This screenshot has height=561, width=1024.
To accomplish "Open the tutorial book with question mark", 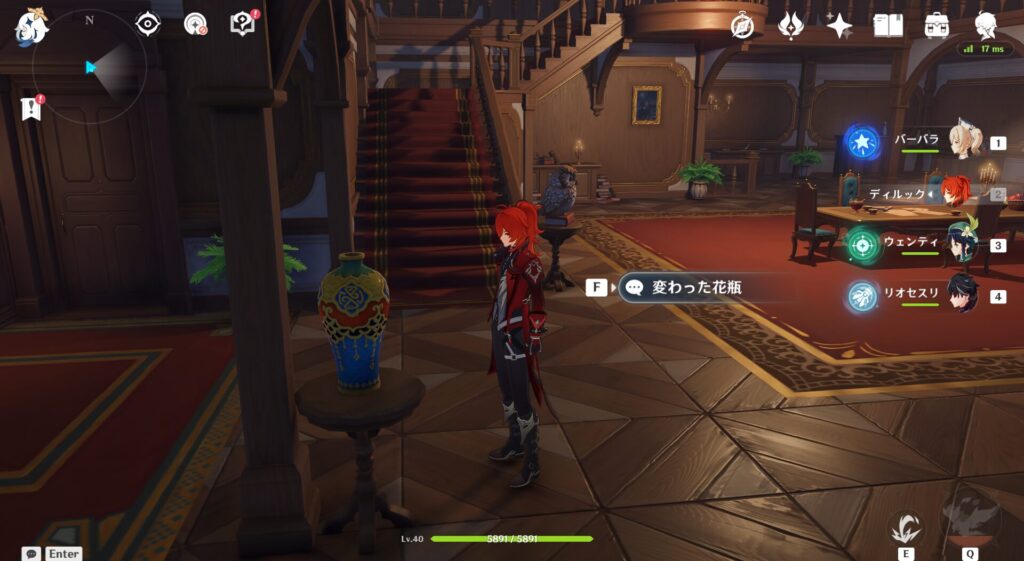I will click(243, 23).
